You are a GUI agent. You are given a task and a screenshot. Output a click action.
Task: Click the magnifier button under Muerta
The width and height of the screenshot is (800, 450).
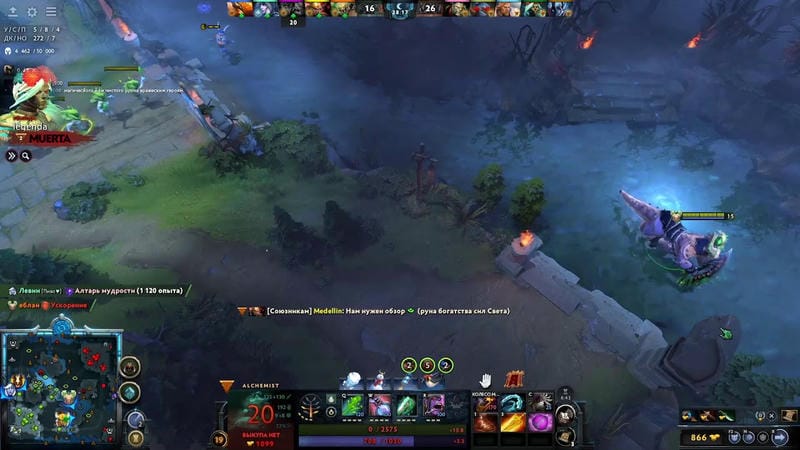pos(26,155)
